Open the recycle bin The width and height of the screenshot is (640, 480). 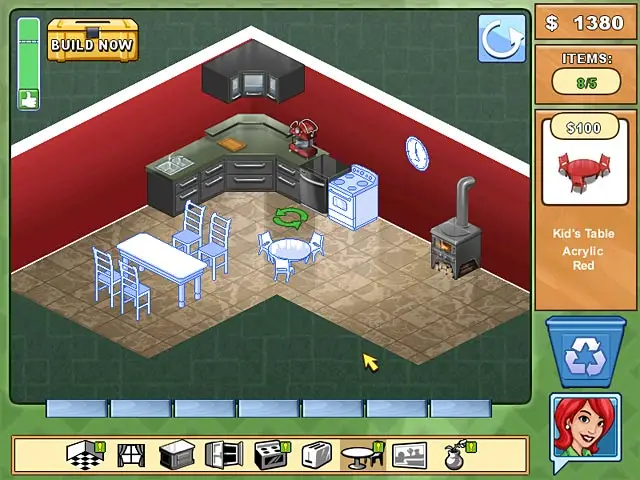[x=584, y=353]
